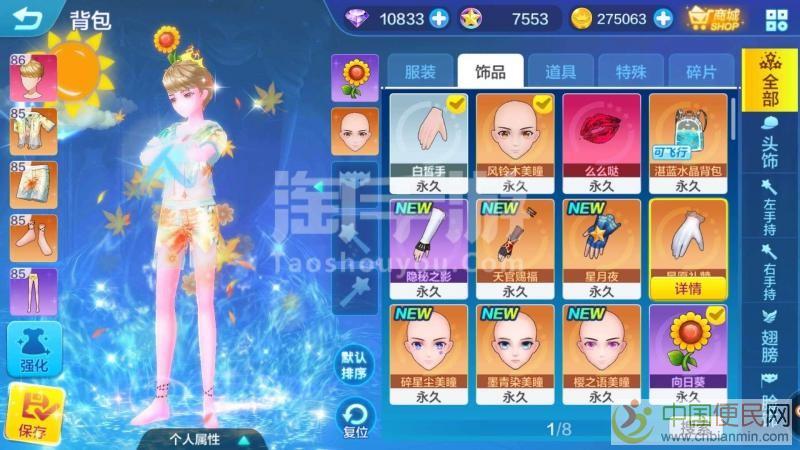This screenshot has height=450, width=800.
Task: View 详情 details of the white glove
Action: pyautogui.click(x=688, y=287)
